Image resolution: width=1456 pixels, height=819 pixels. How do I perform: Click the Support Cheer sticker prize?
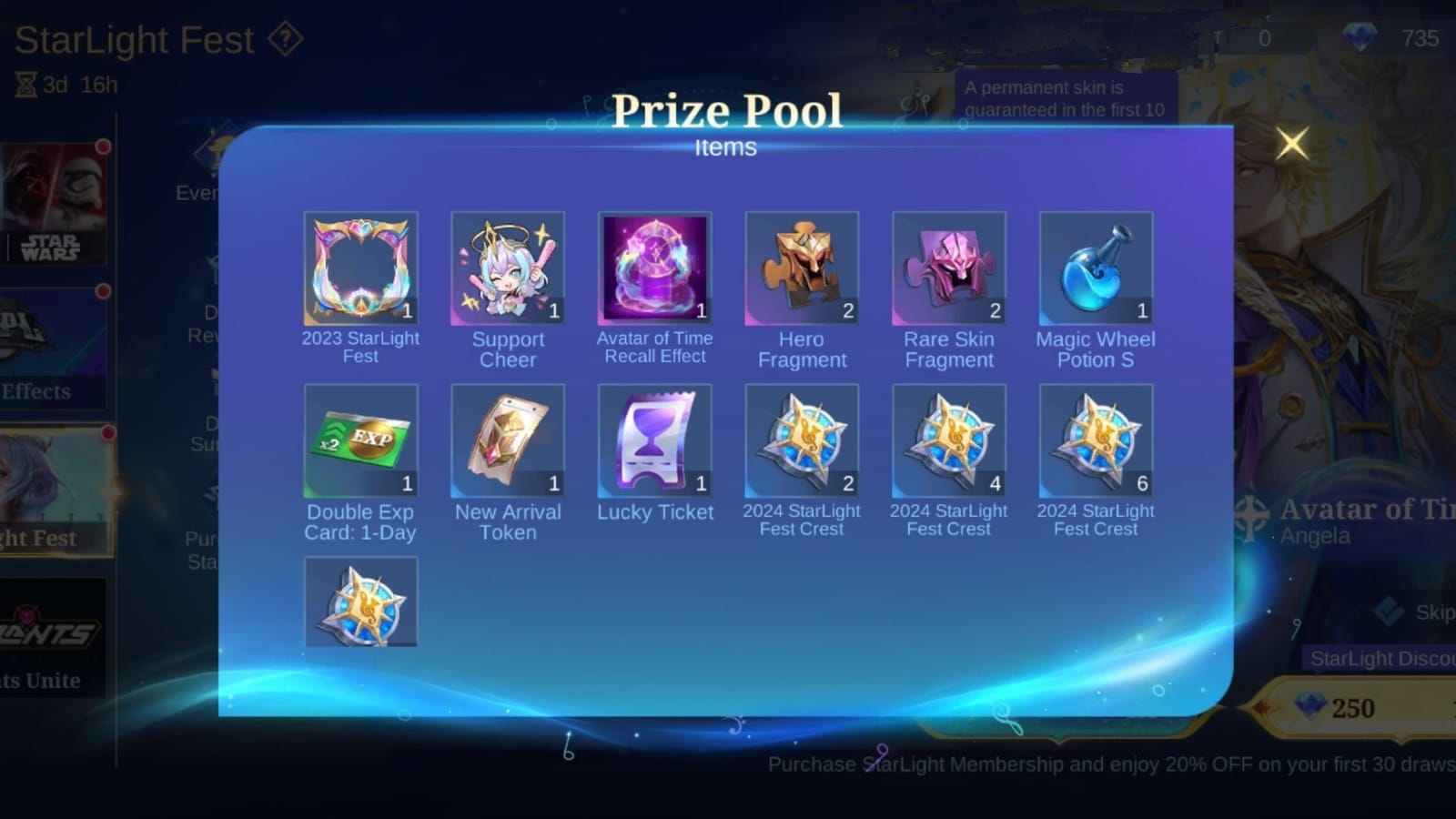(508, 267)
